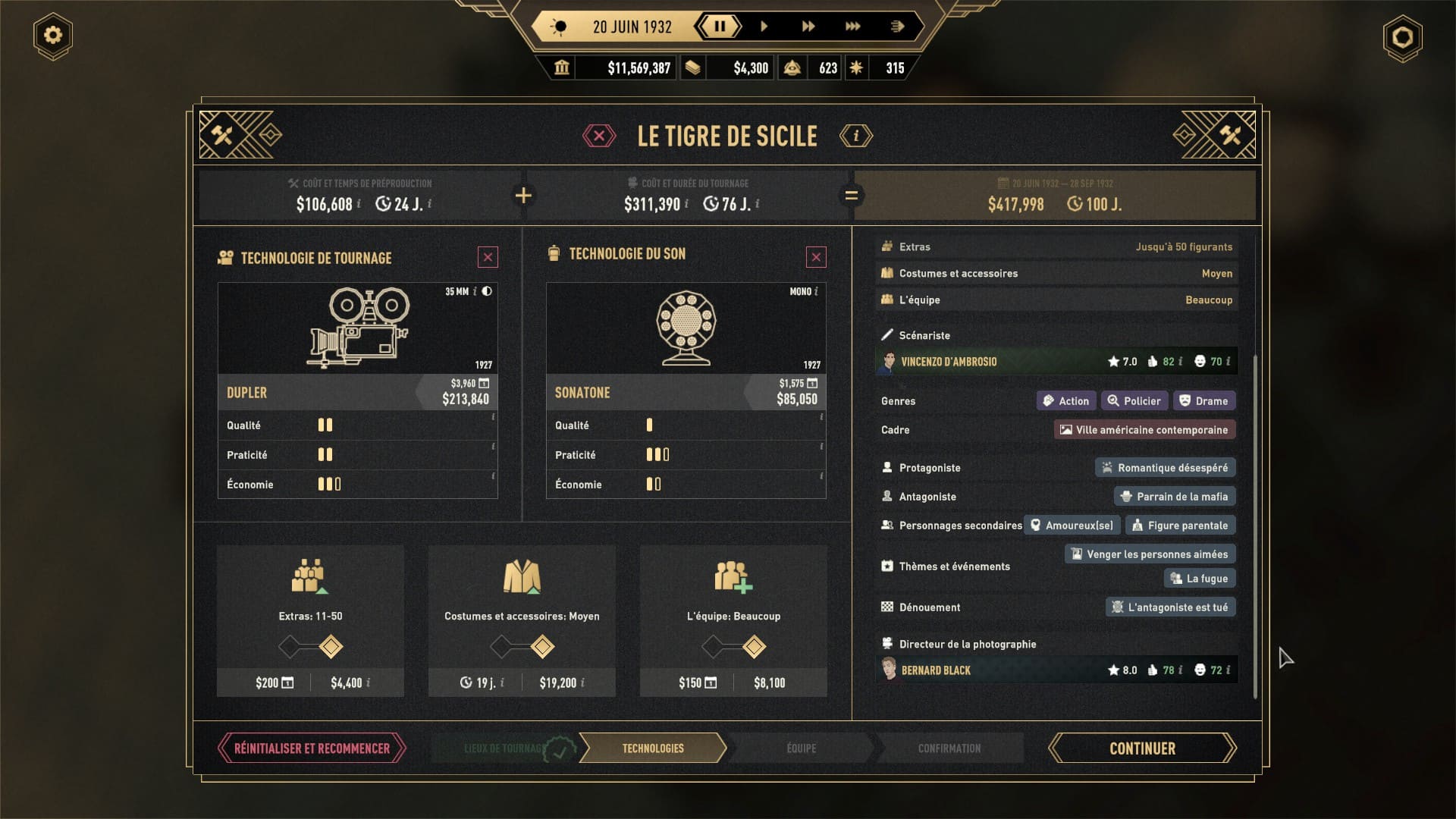Adjust the L'équipe crew size slider

[753, 647]
